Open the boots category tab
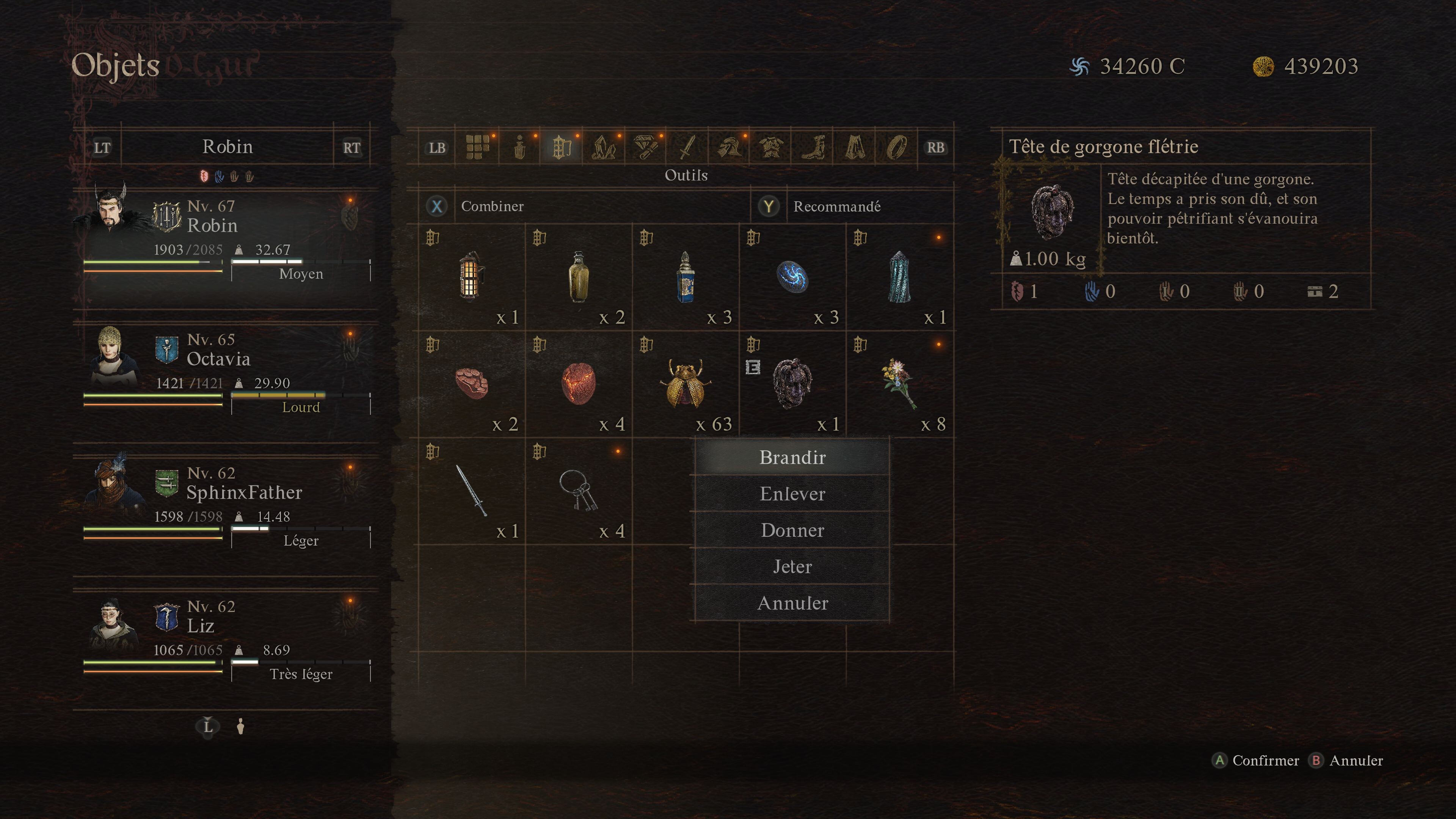Image resolution: width=1456 pixels, height=819 pixels. 812,147
